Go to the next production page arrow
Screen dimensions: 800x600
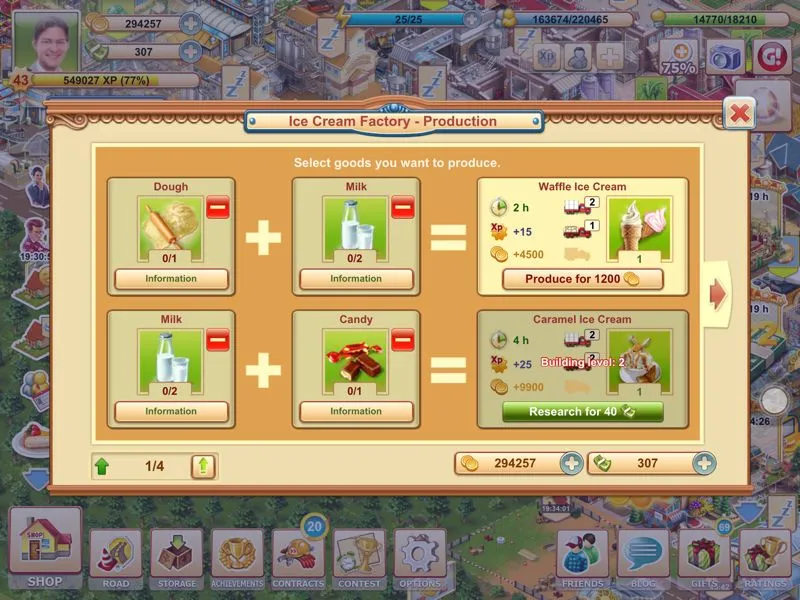(x=717, y=293)
